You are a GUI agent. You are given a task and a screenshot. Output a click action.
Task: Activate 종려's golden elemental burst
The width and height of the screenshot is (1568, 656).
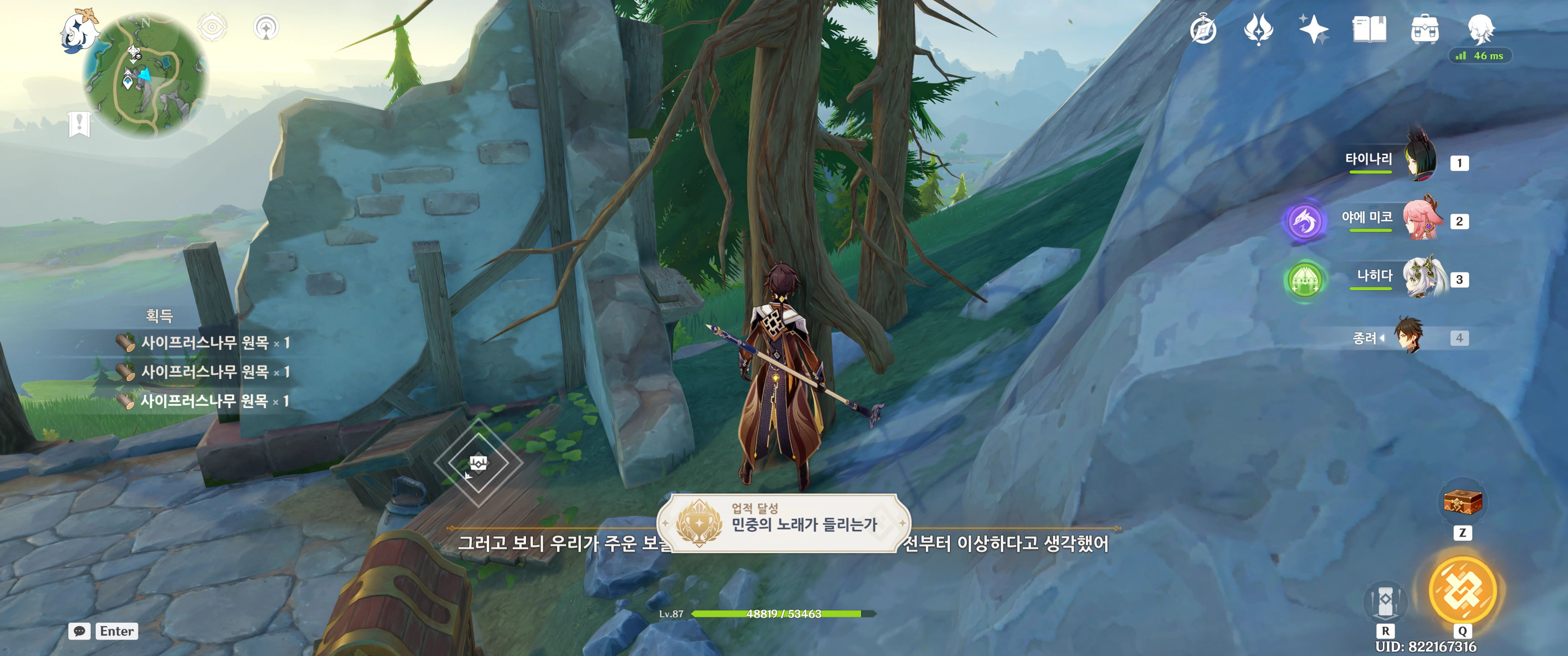tap(1462, 590)
